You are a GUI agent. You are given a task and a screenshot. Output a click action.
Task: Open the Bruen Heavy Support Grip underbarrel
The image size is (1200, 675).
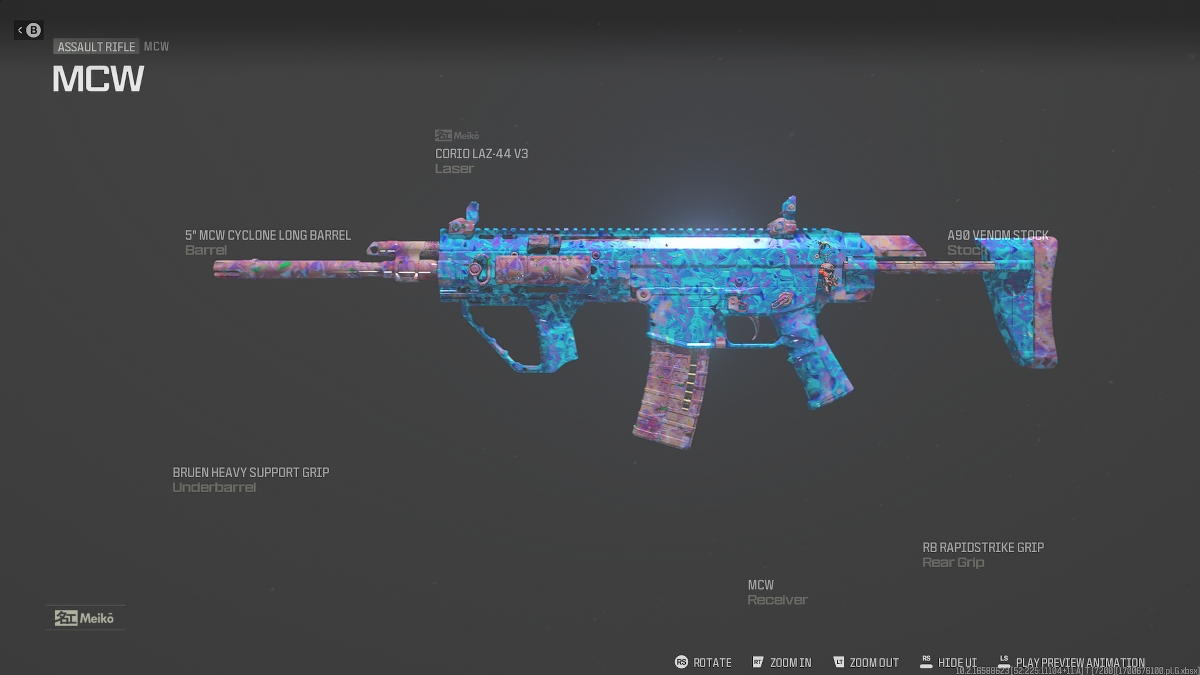pos(250,473)
